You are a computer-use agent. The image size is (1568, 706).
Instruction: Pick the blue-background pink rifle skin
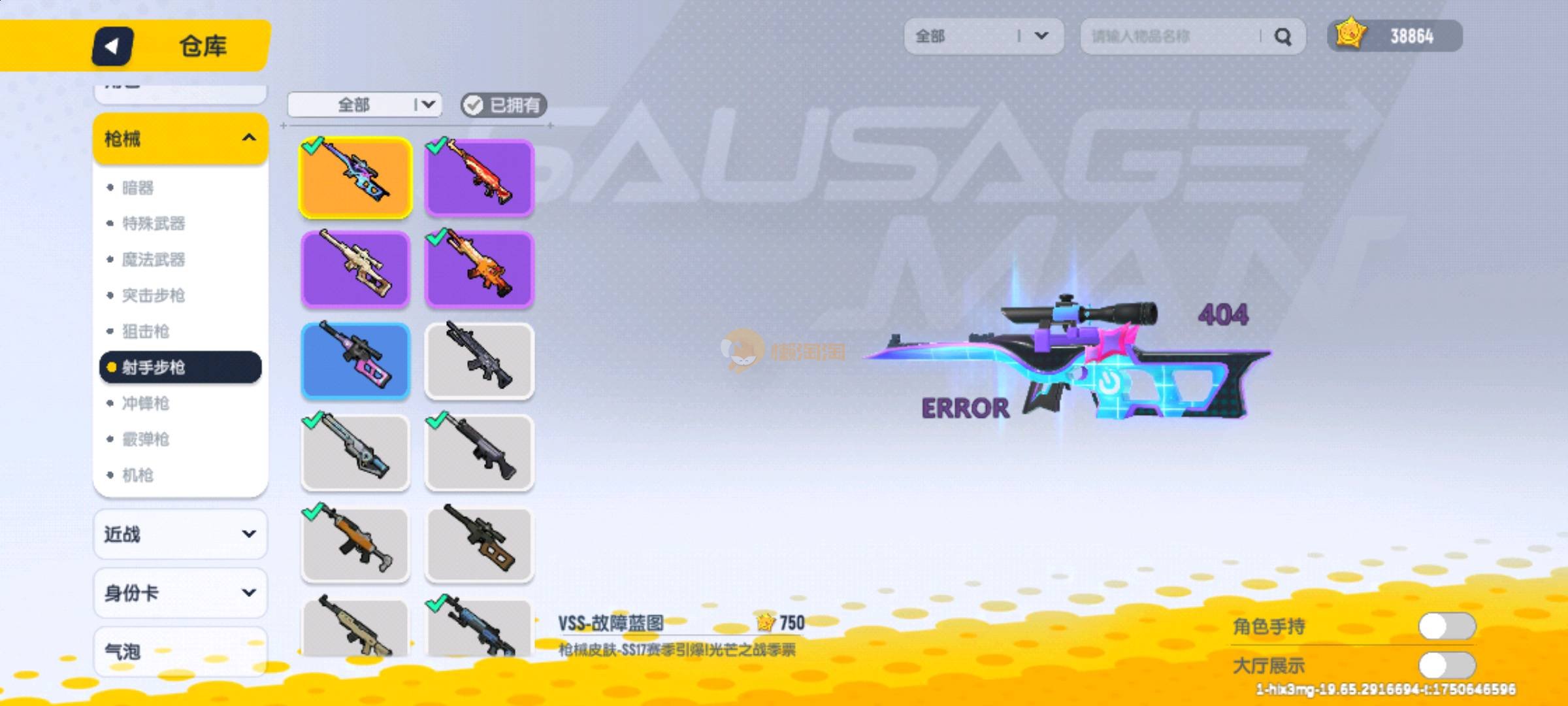tap(355, 361)
